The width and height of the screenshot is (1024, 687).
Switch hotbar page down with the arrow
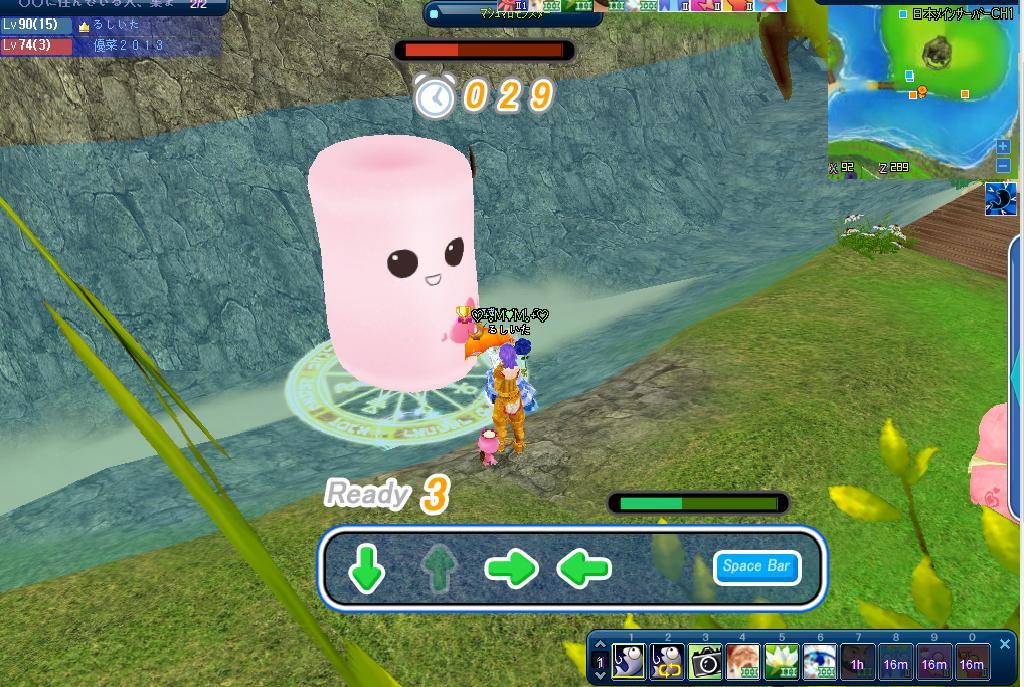click(600, 675)
